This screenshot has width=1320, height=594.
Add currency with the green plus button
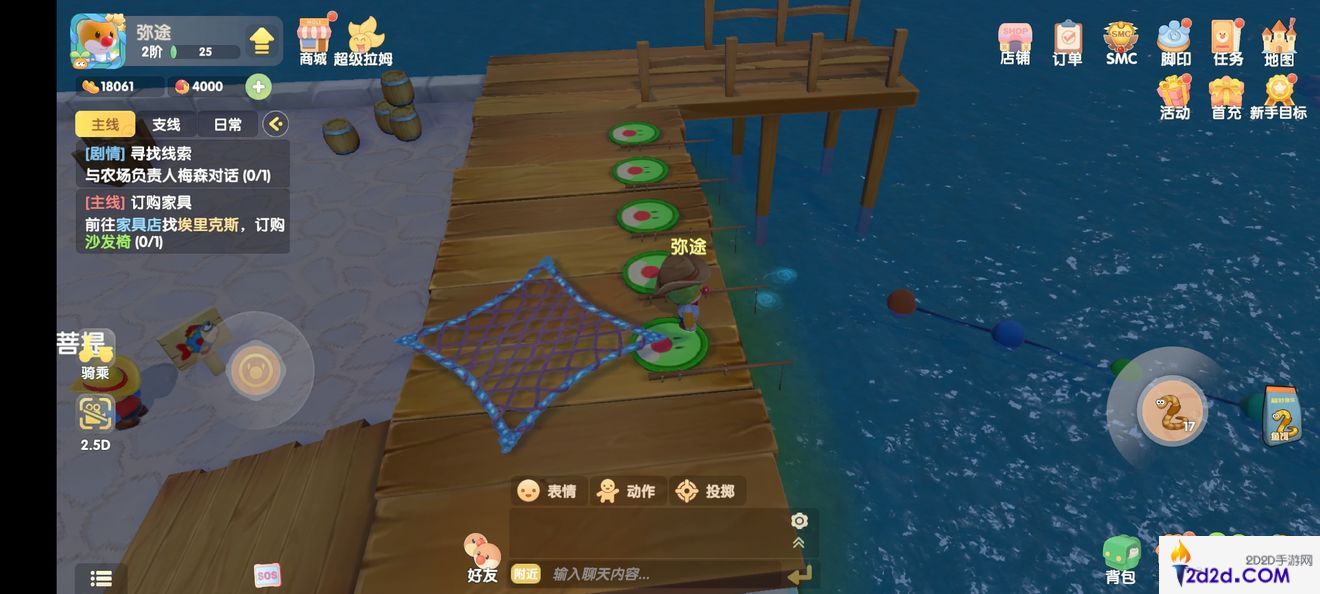pos(258,87)
